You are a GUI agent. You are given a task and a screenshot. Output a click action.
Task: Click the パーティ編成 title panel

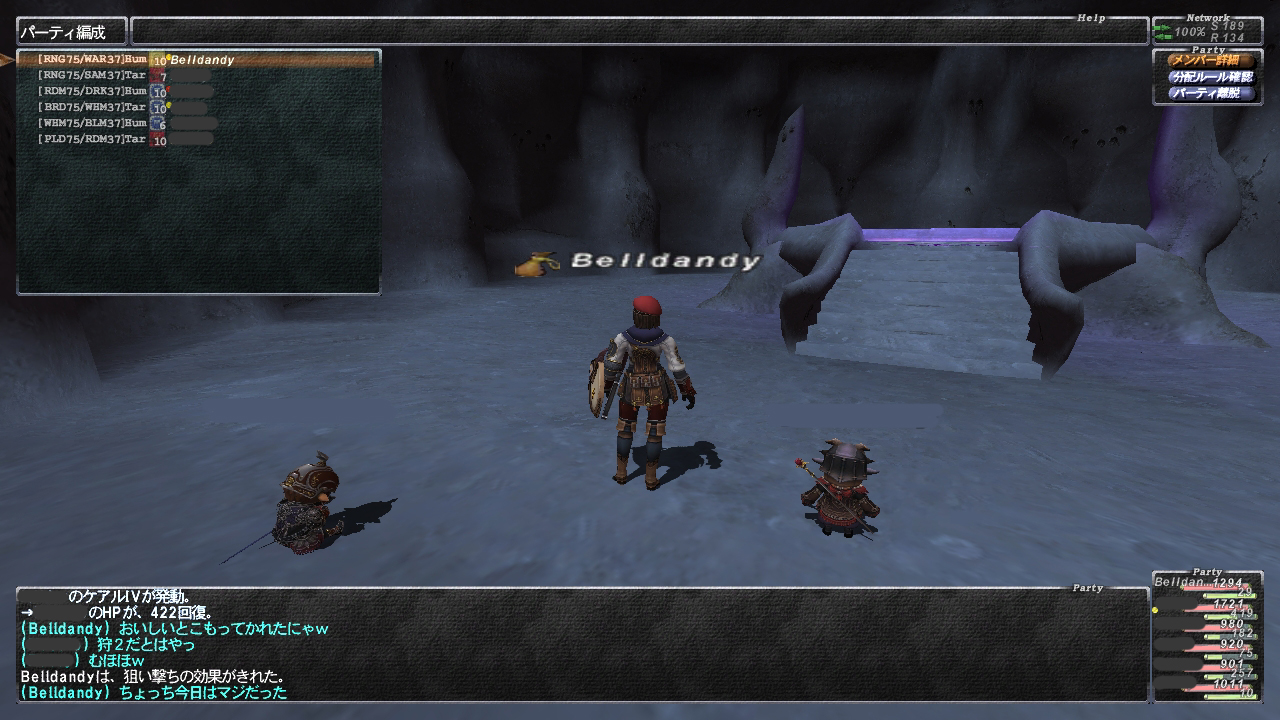pyautogui.click(x=71, y=32)
